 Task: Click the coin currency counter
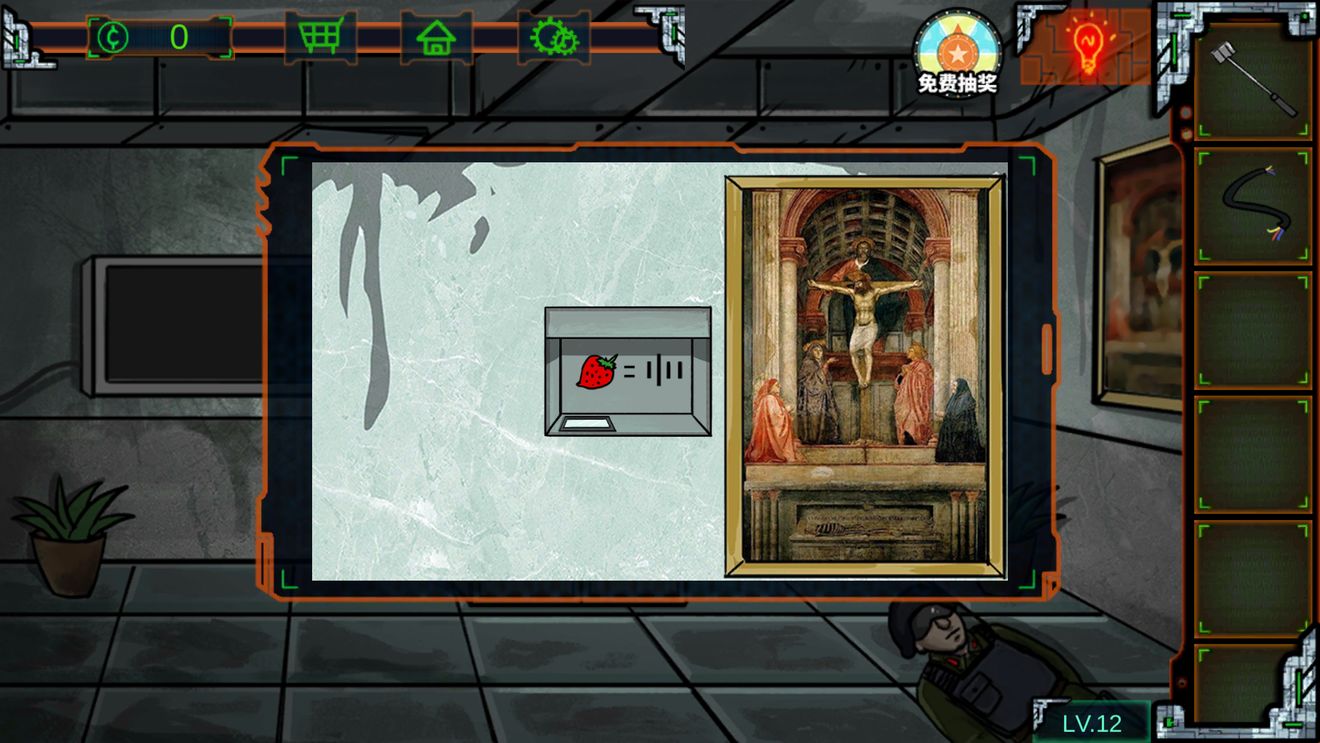tap(160, 38)
